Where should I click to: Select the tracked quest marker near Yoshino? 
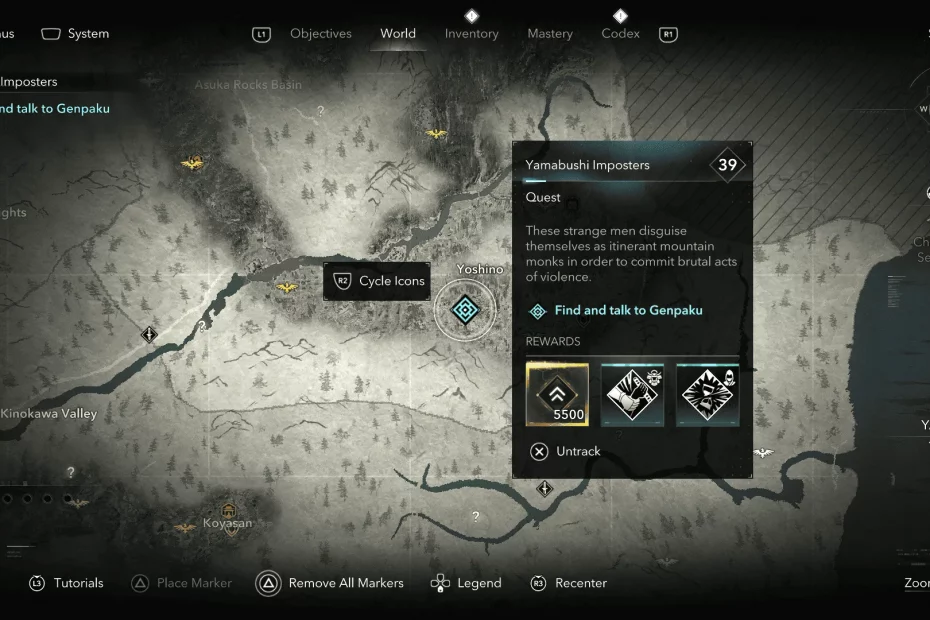point(464,310)
